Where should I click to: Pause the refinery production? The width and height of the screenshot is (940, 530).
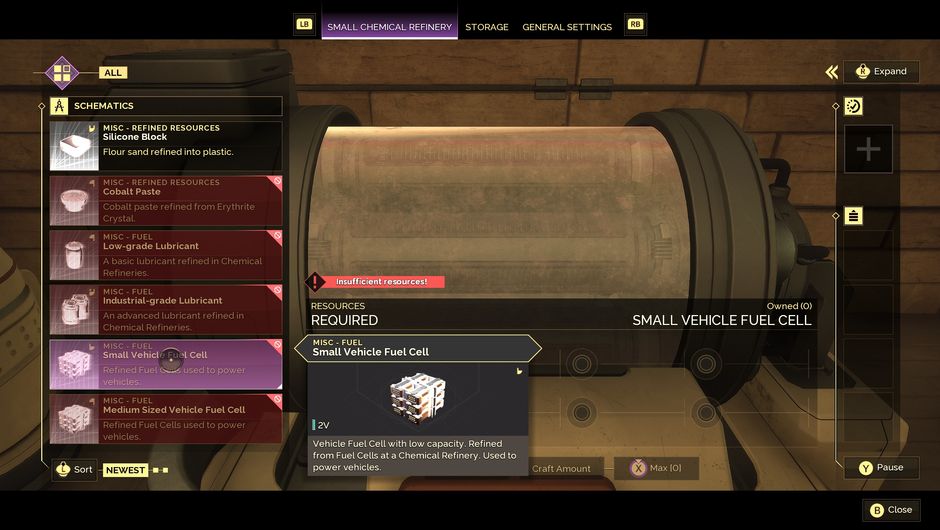(x=881, y=467)
